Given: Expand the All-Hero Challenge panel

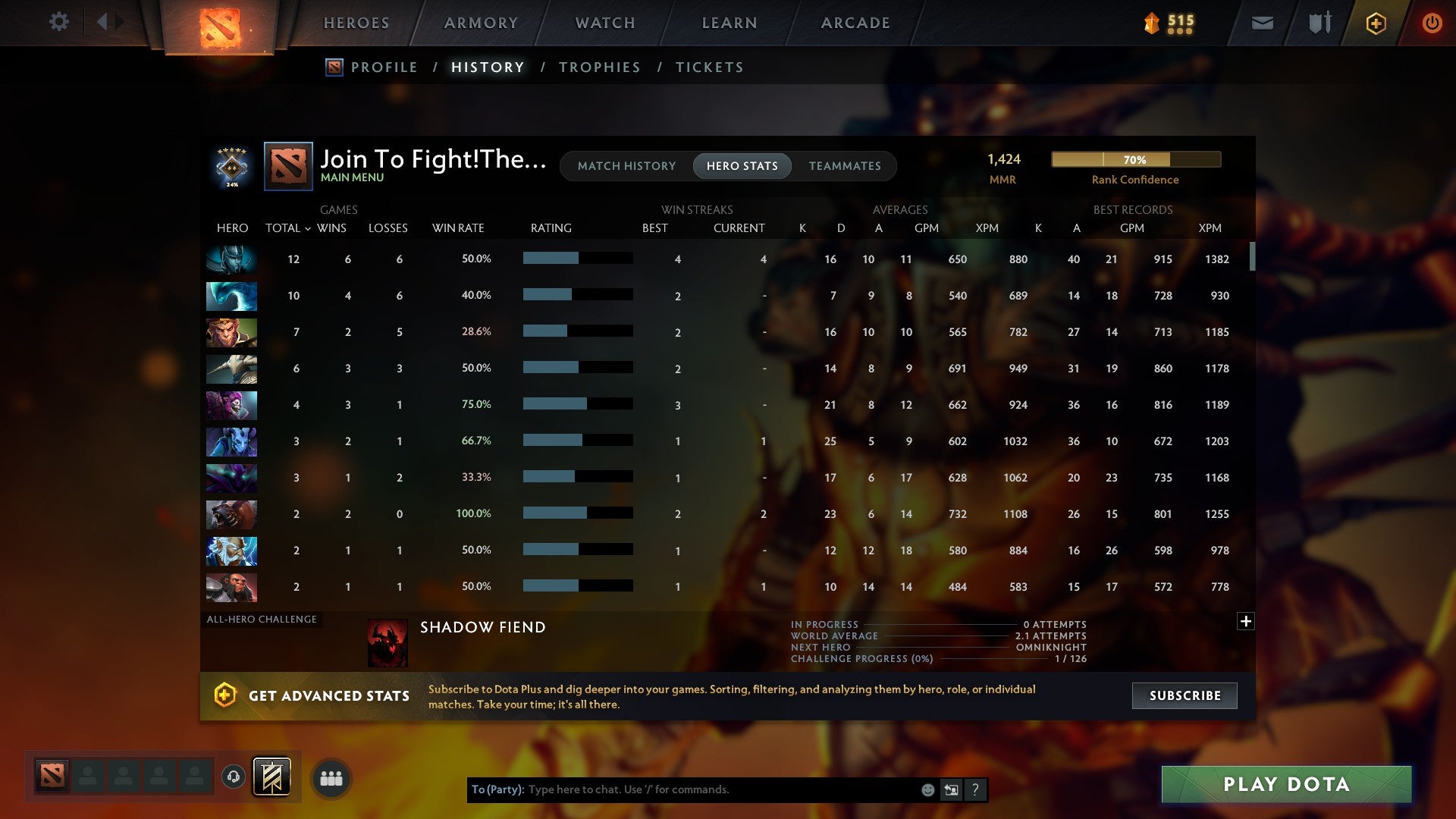Looking at the screenshot, I should (x=1246, y=621).
